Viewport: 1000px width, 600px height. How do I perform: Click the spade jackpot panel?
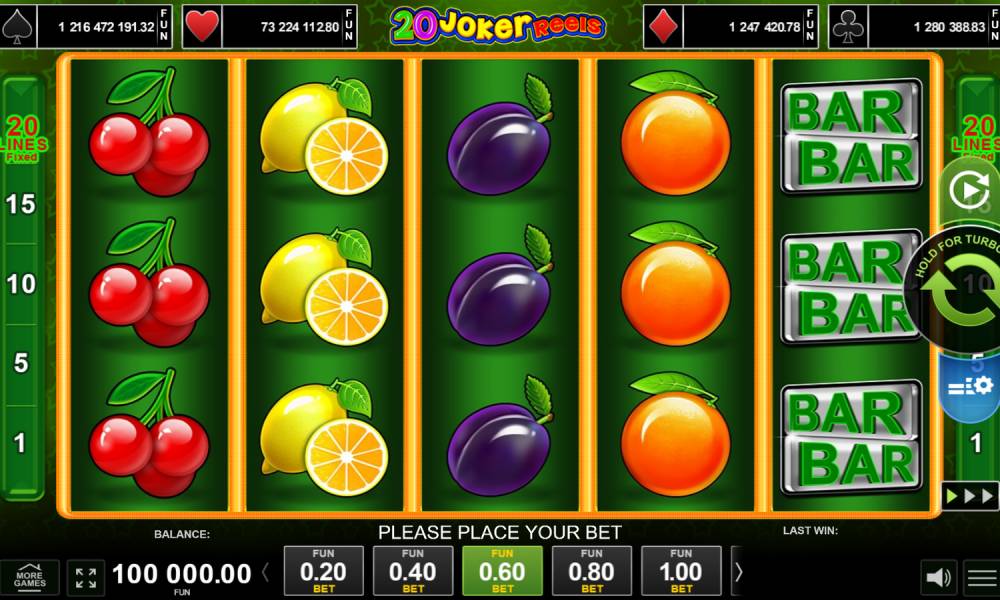pos(87,27)
